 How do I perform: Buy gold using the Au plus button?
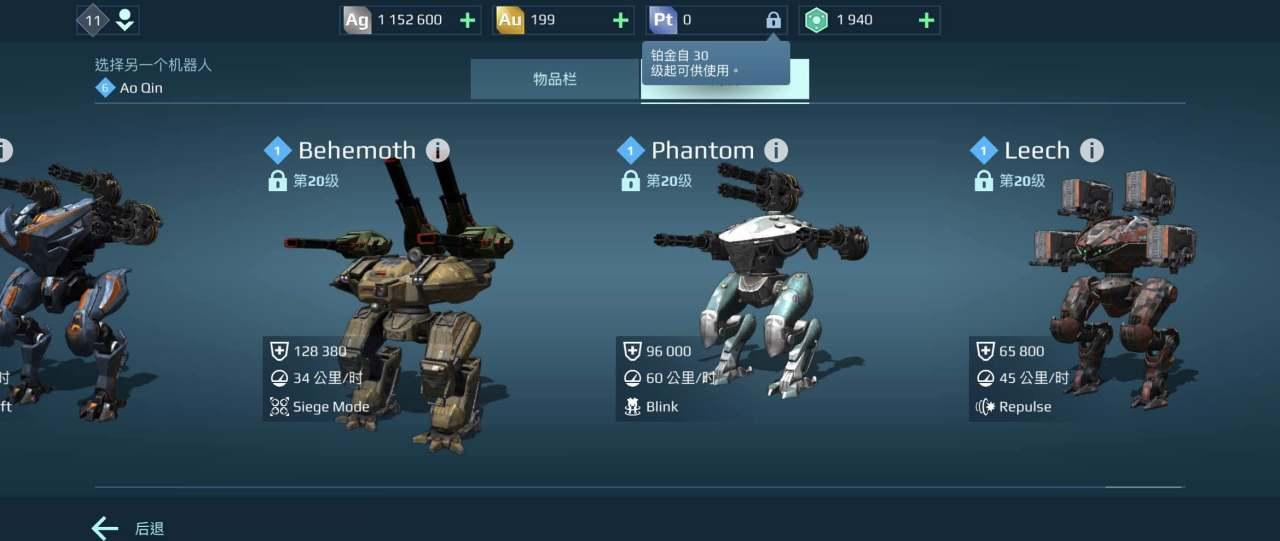point(620,20)
